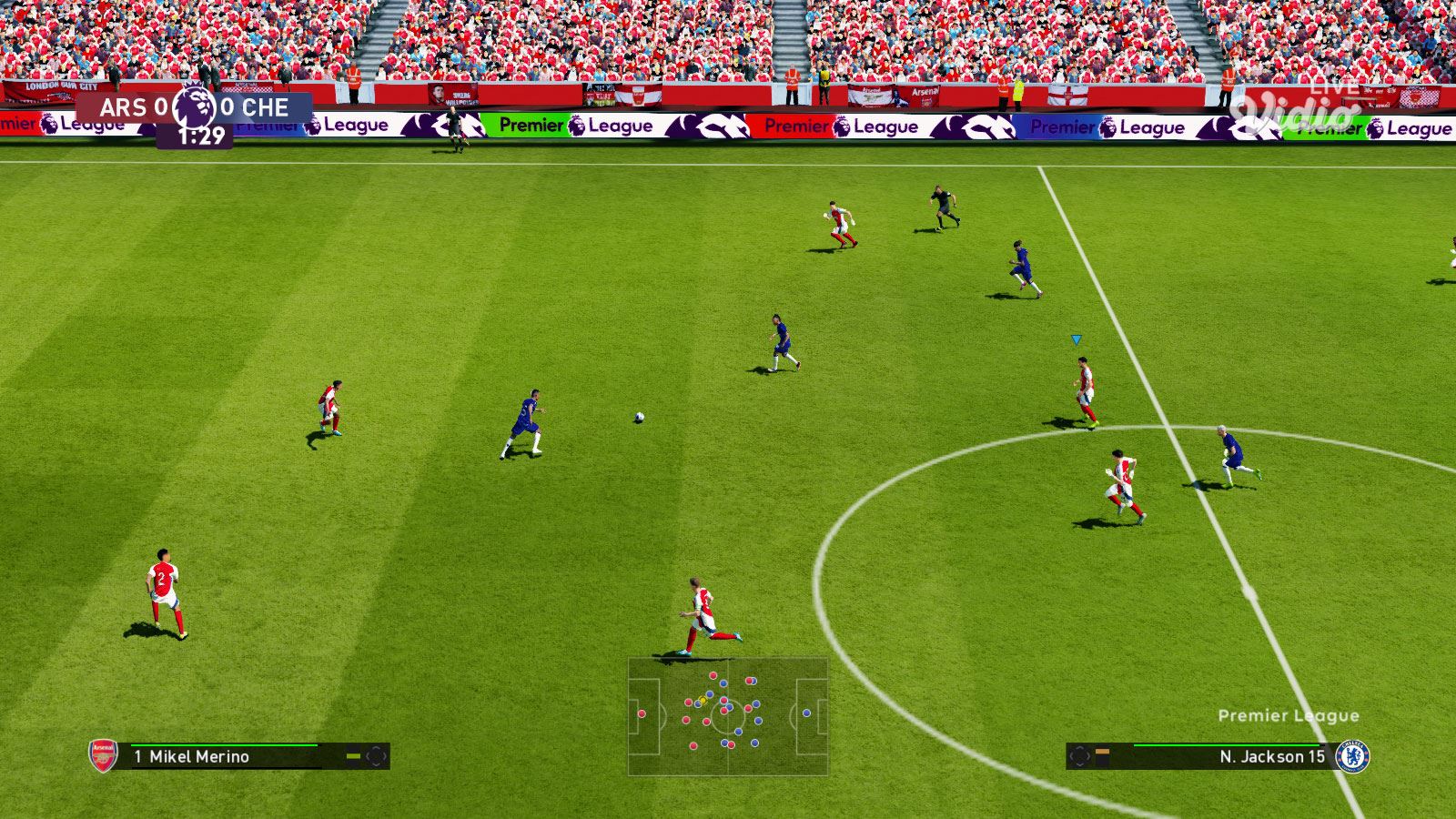Image resolution: width=1456 pixels, height=819 pixels.
Task: Click the Vidio Live watermark logo
Action: pos(1297,108)
